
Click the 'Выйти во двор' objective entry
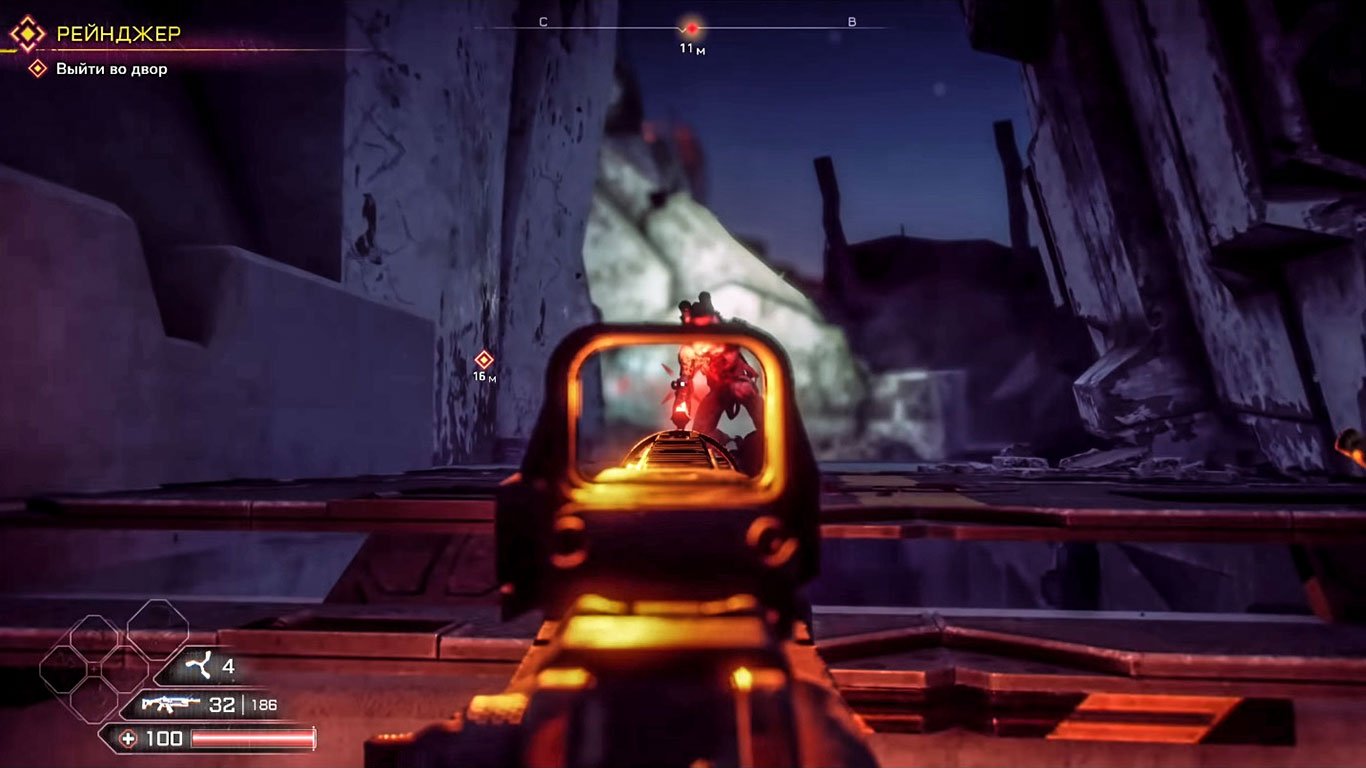111,69
